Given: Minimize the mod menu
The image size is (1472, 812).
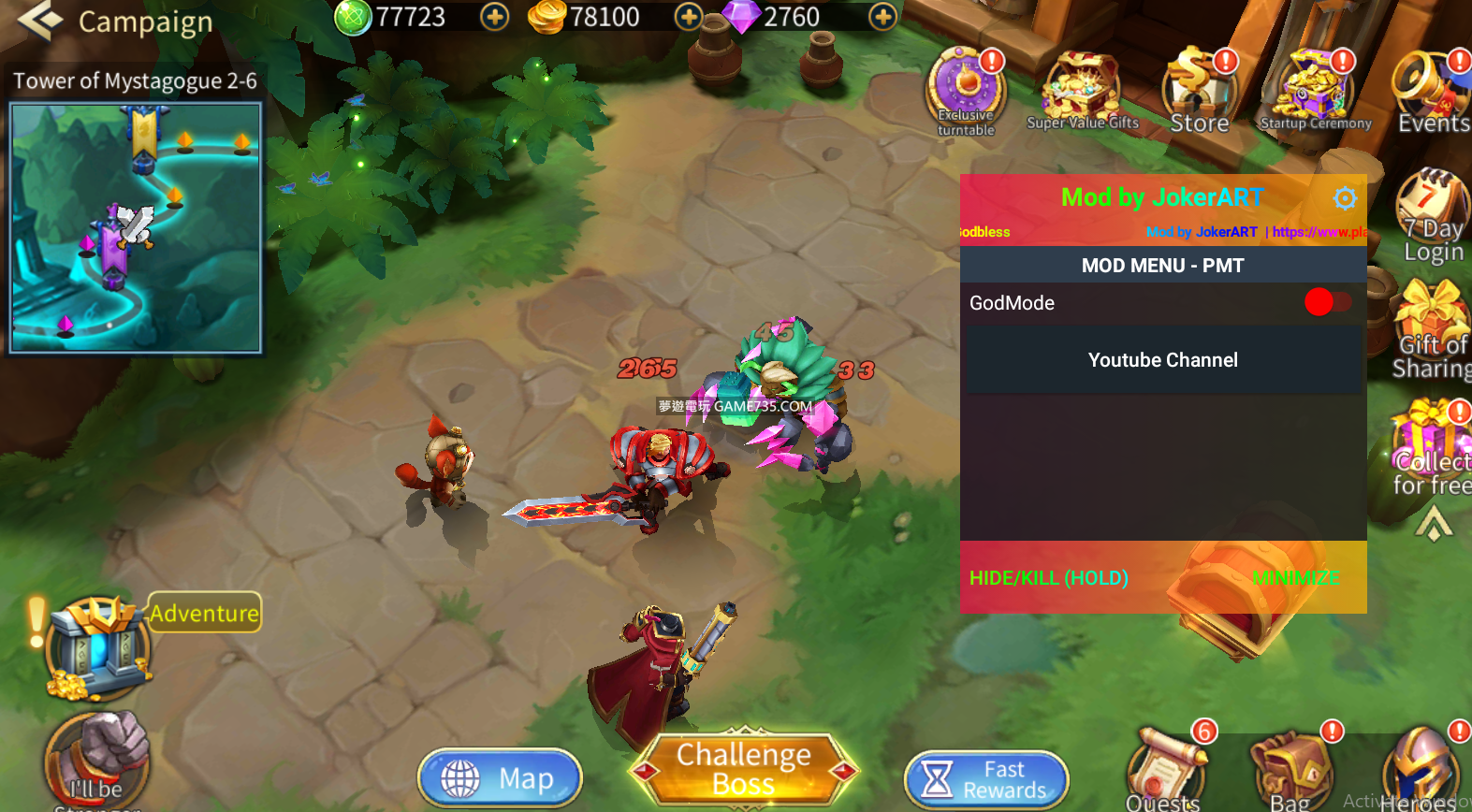Looking at the screenshot, I should tap(1296, 578).
